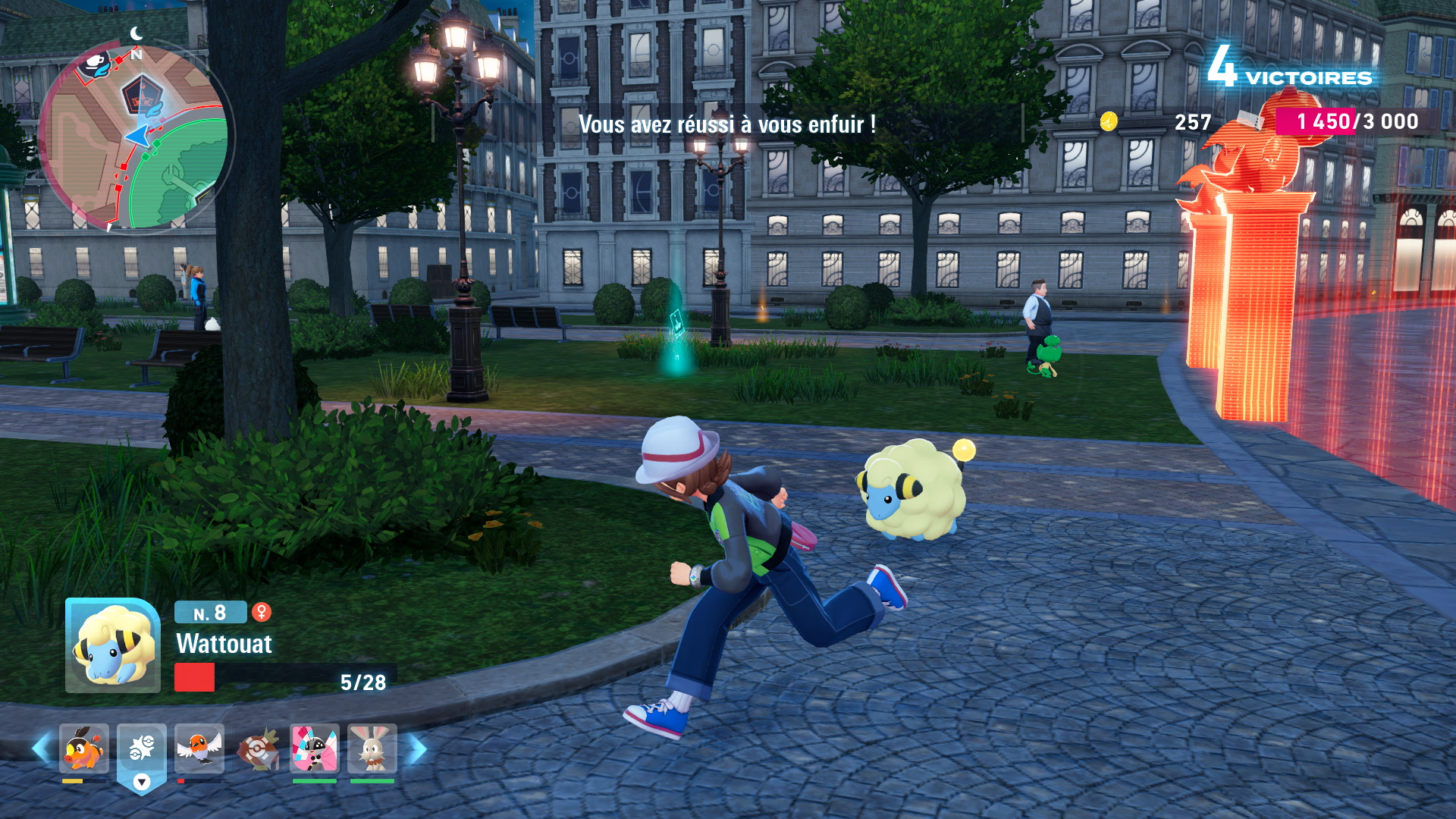Viewport: 1456px width, 819px height.
Task: Cycle party left with the blue arrow
Action: pyautogui.click(x=41, y=749)
